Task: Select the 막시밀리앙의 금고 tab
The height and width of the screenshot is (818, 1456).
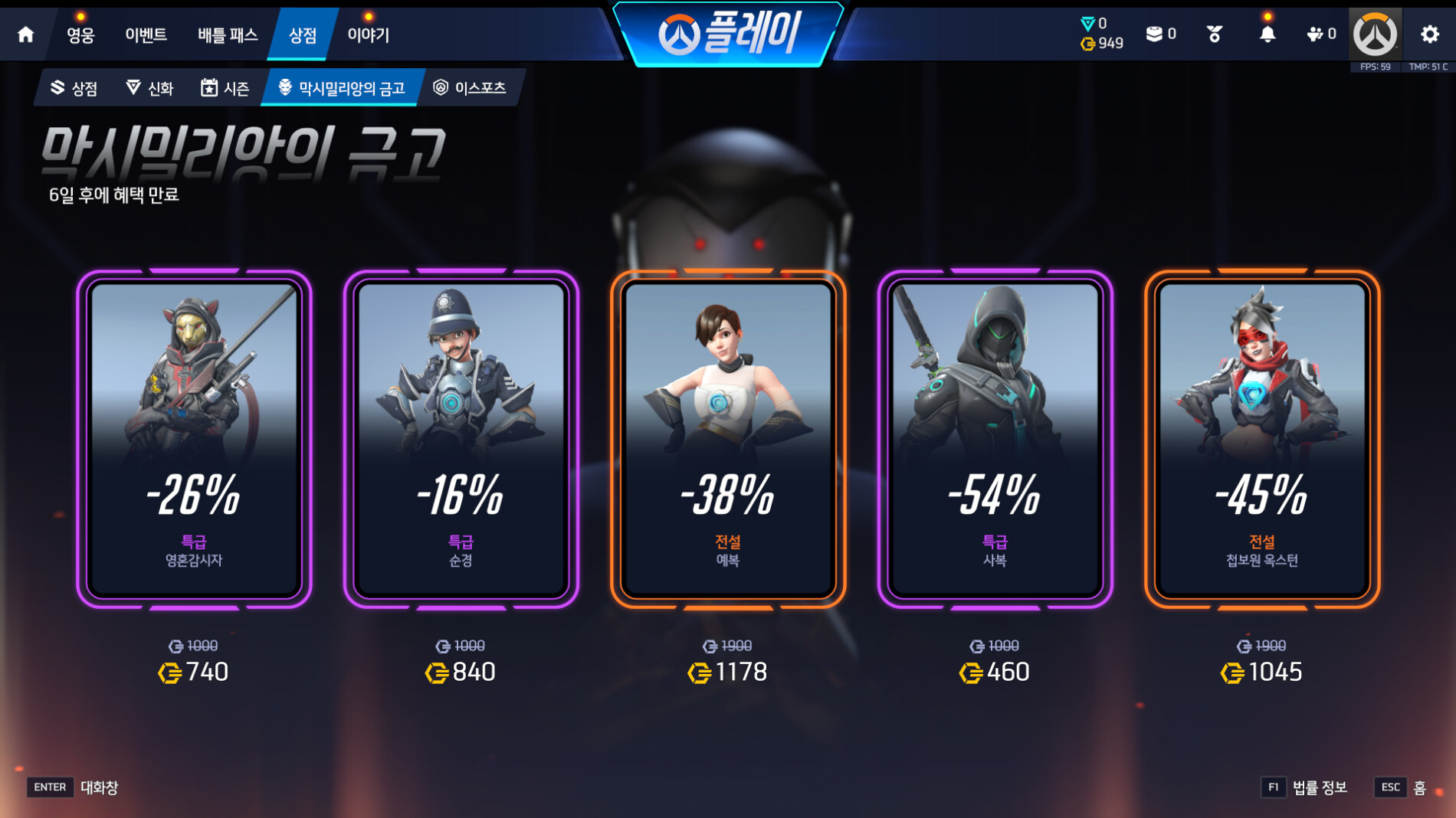Action: [x=342, y=88]
